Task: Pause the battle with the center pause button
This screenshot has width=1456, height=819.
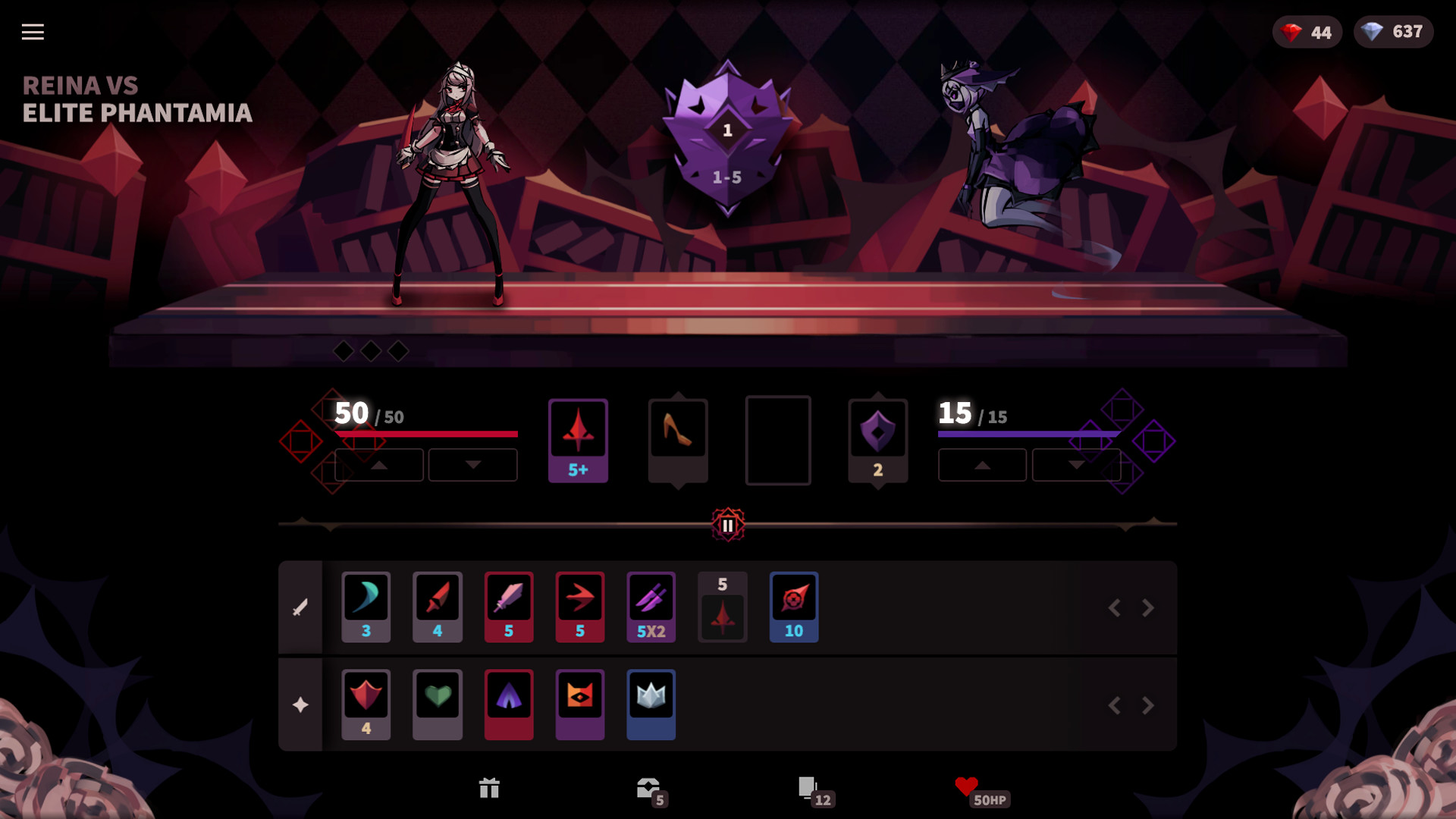Action: (x=728, y=523)
